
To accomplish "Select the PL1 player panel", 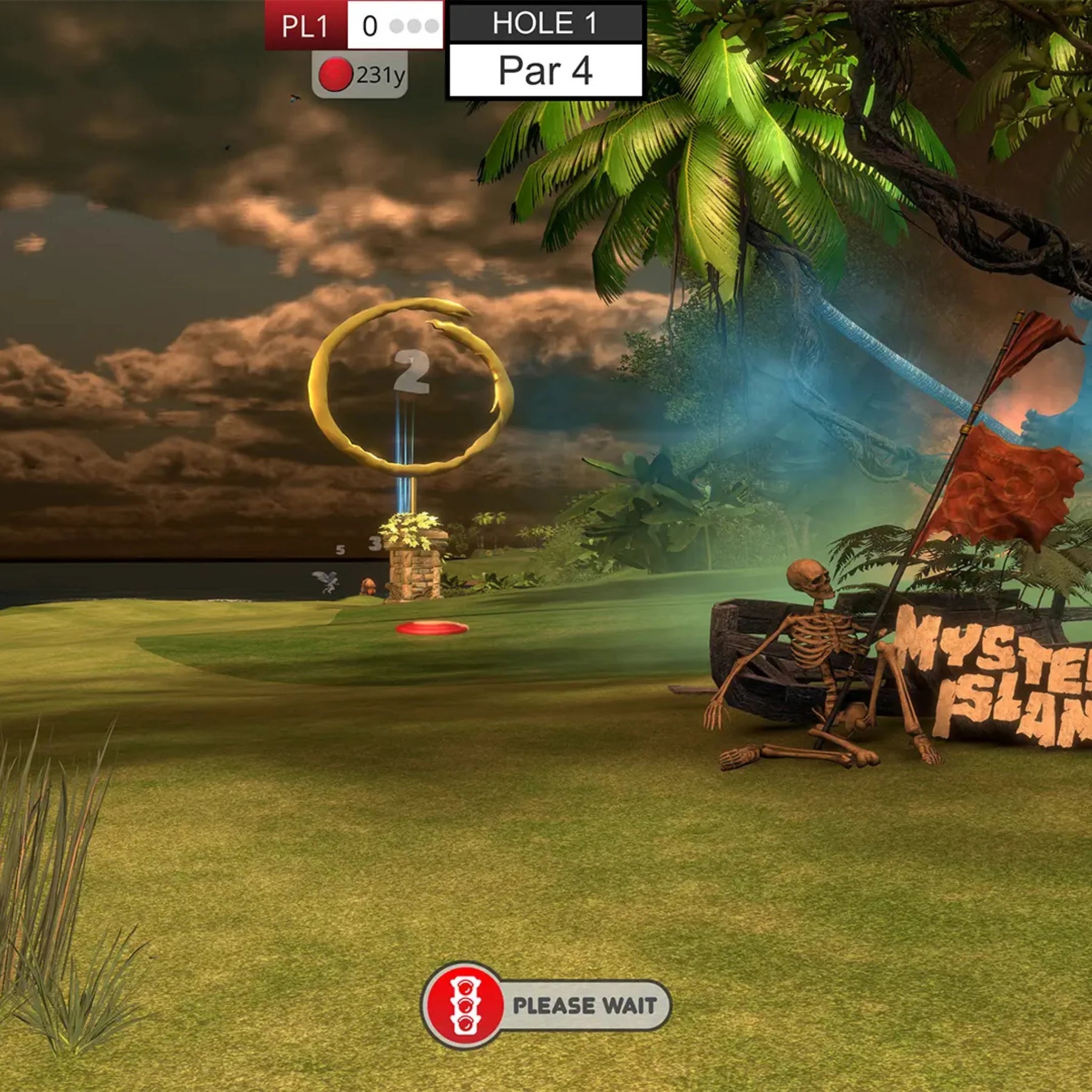I will 354,25.
